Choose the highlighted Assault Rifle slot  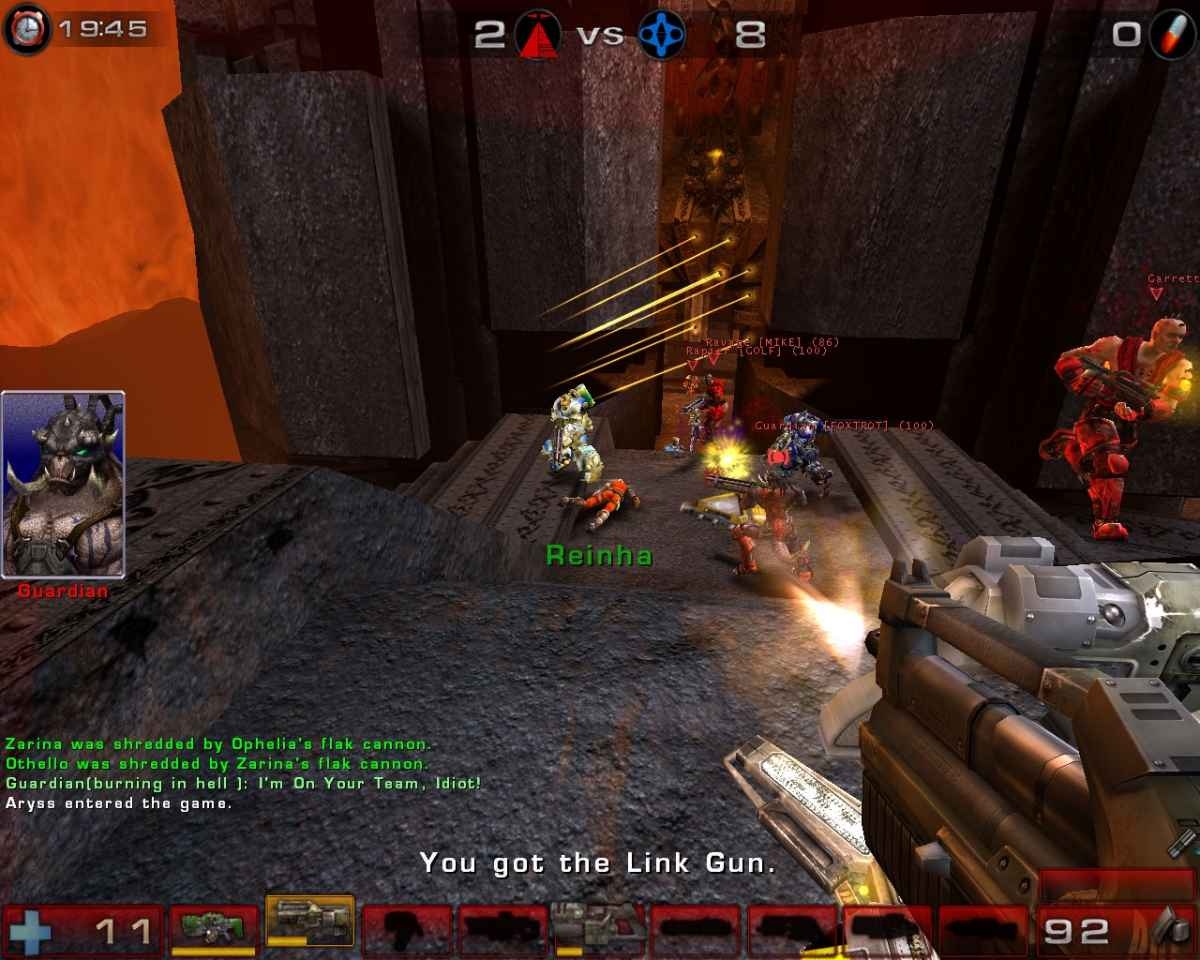pos(310,921)
